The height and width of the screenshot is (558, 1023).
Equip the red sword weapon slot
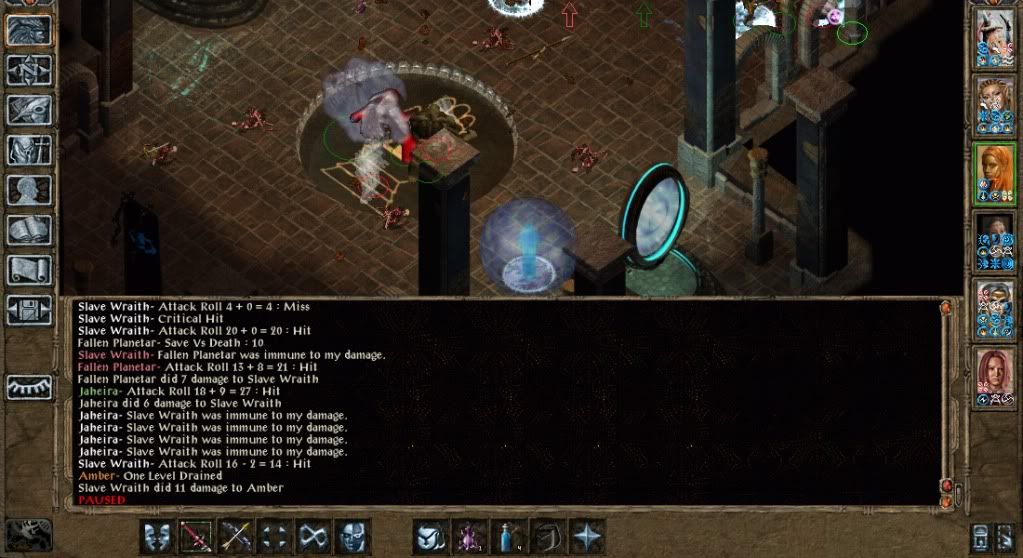point(196,536)
